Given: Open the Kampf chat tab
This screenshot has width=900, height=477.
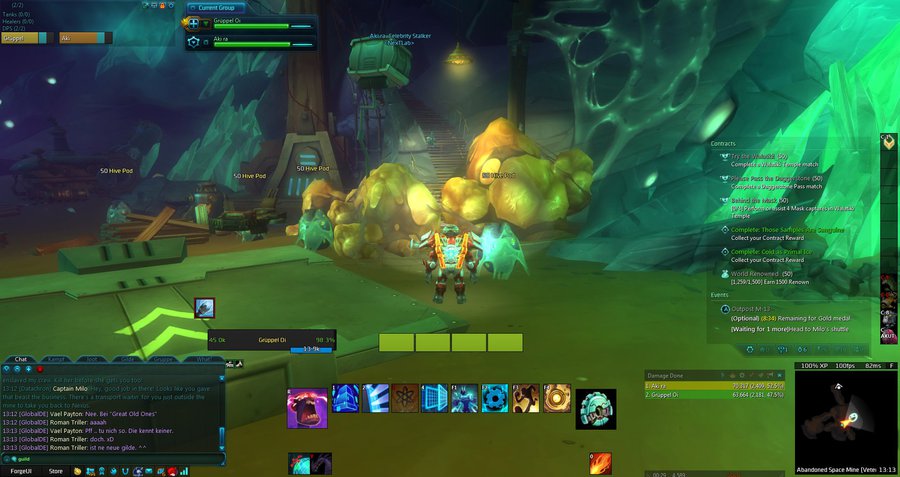Looking at the screenshot, I should pos(57,358).
